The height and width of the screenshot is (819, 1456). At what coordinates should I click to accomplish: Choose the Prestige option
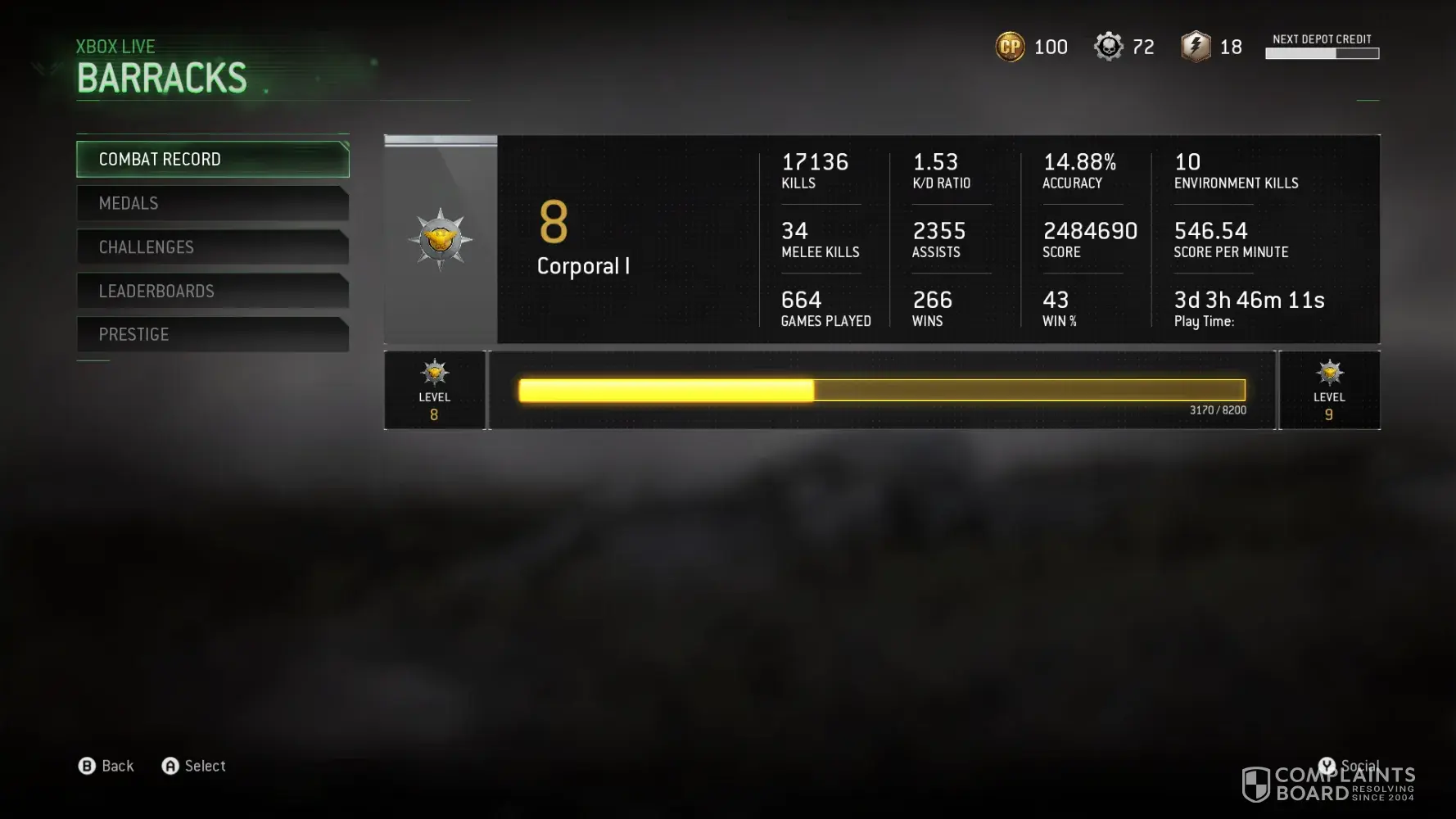pos(212,334)
